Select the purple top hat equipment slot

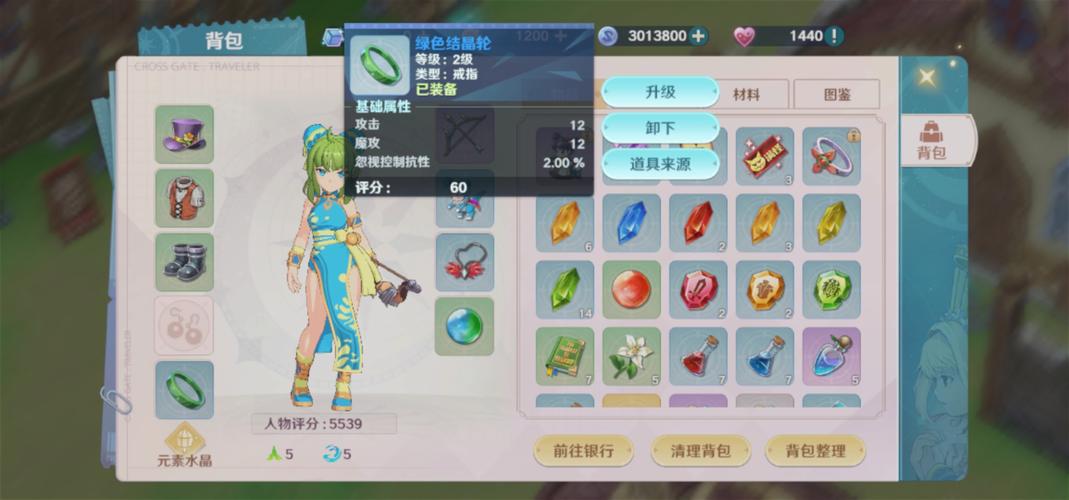click(x=184, y=134)
